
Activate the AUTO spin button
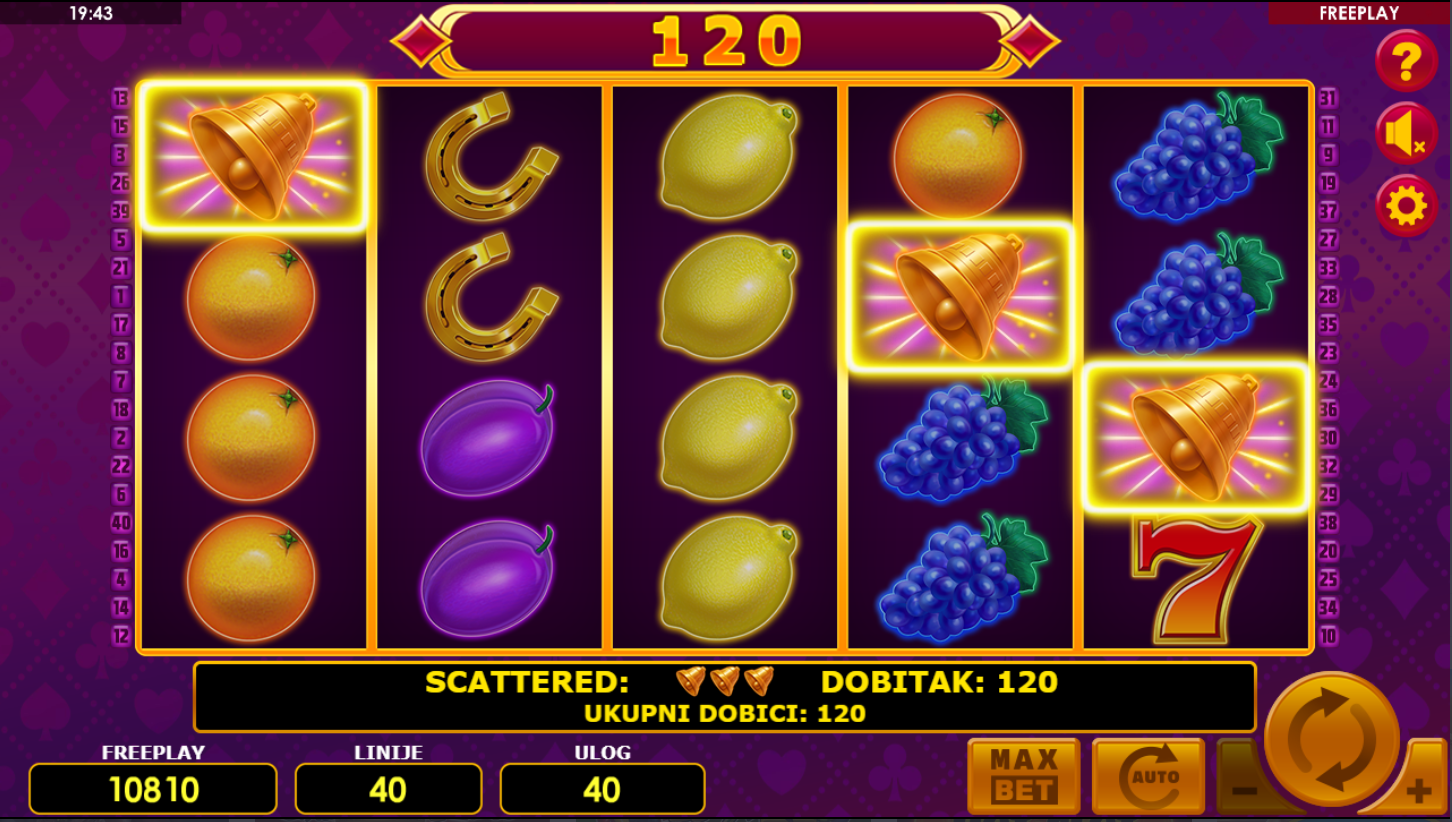click(1148, 776)
